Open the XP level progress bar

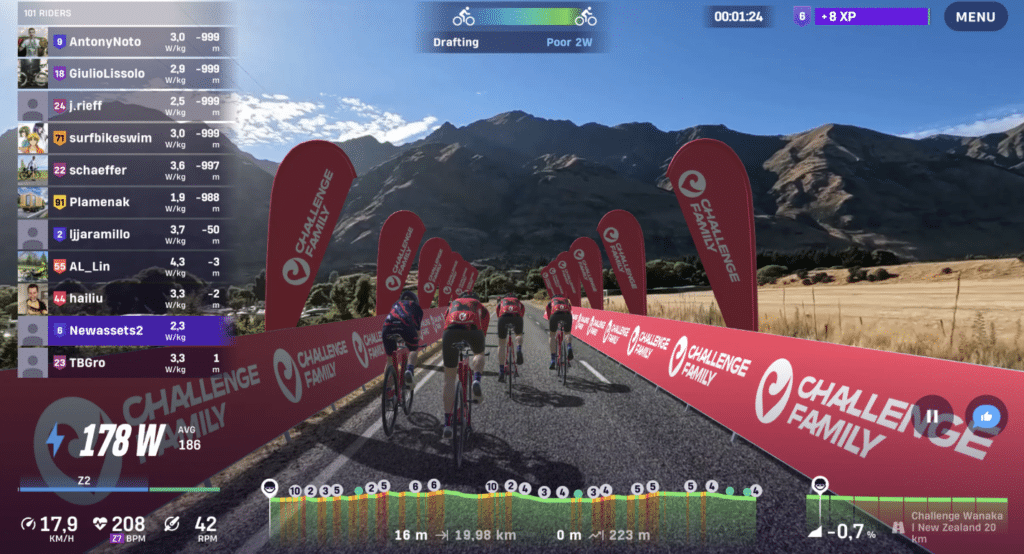pos(860,17)
